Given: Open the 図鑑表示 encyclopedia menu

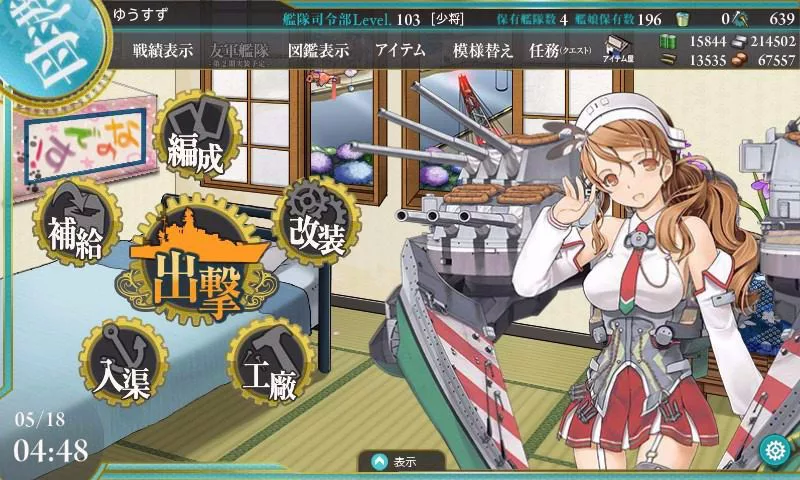Looking at the screenshot, I should [x=317, y=51].
